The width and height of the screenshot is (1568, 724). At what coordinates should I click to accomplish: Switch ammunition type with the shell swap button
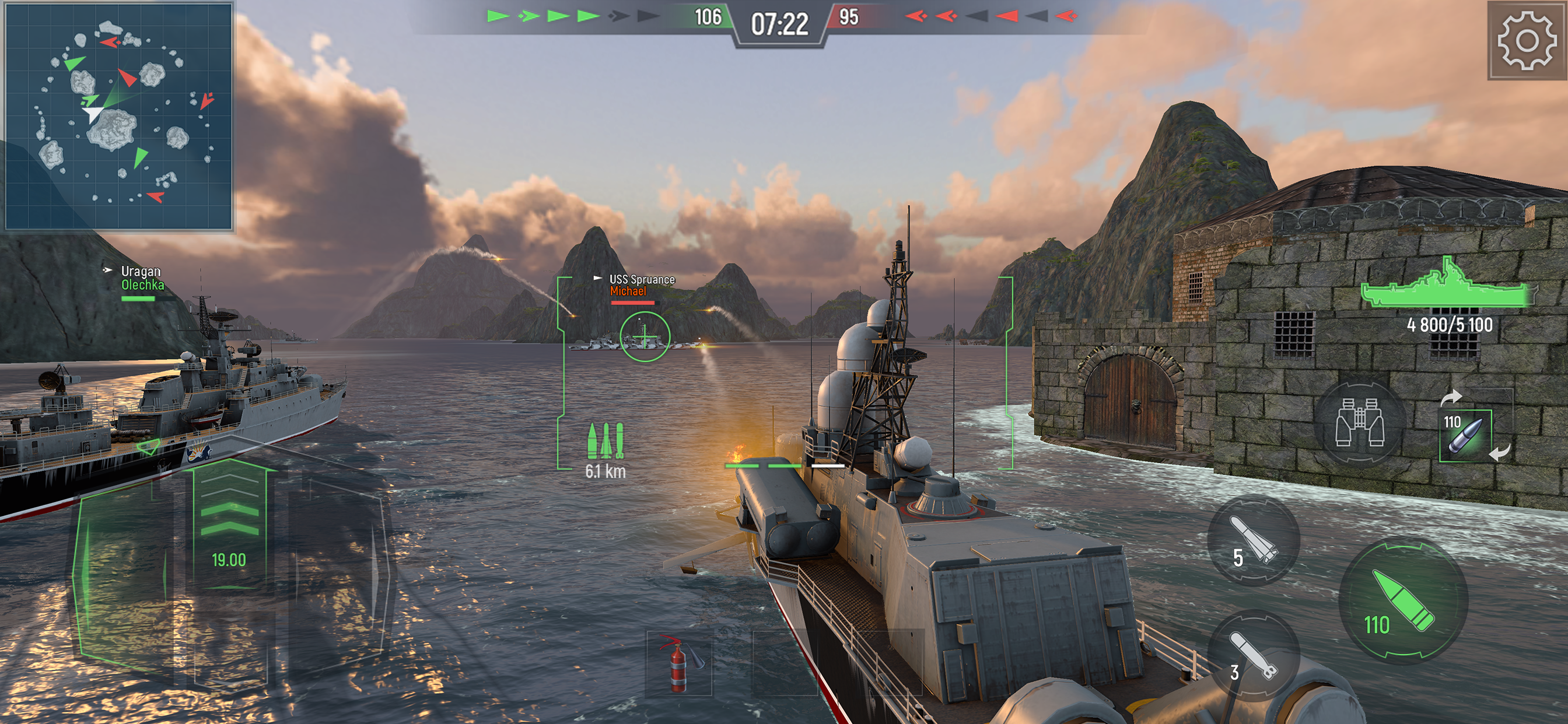pyautogui.click(x=1466, y=435)
